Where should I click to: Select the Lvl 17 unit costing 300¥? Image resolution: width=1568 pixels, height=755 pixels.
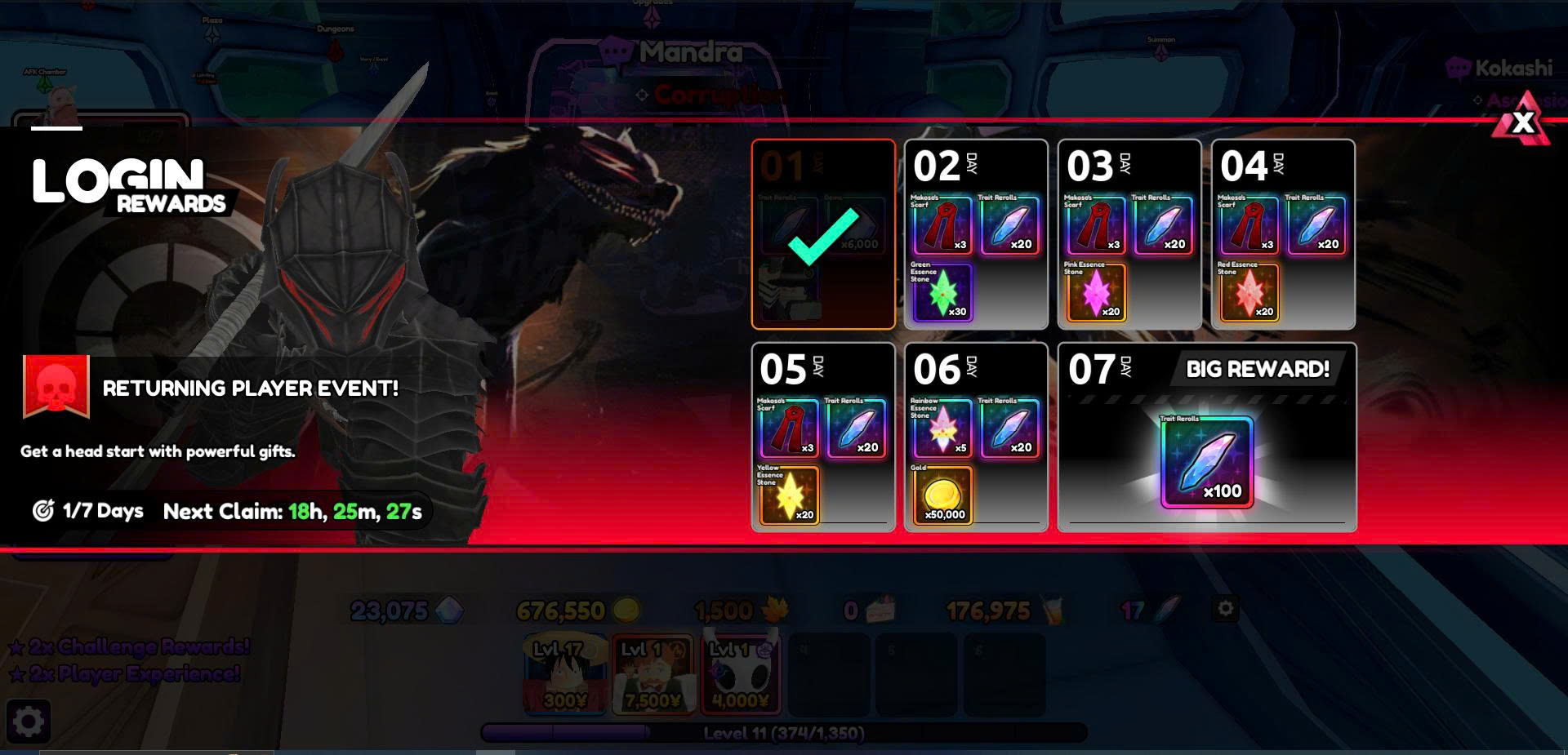(x=565, y=674)
